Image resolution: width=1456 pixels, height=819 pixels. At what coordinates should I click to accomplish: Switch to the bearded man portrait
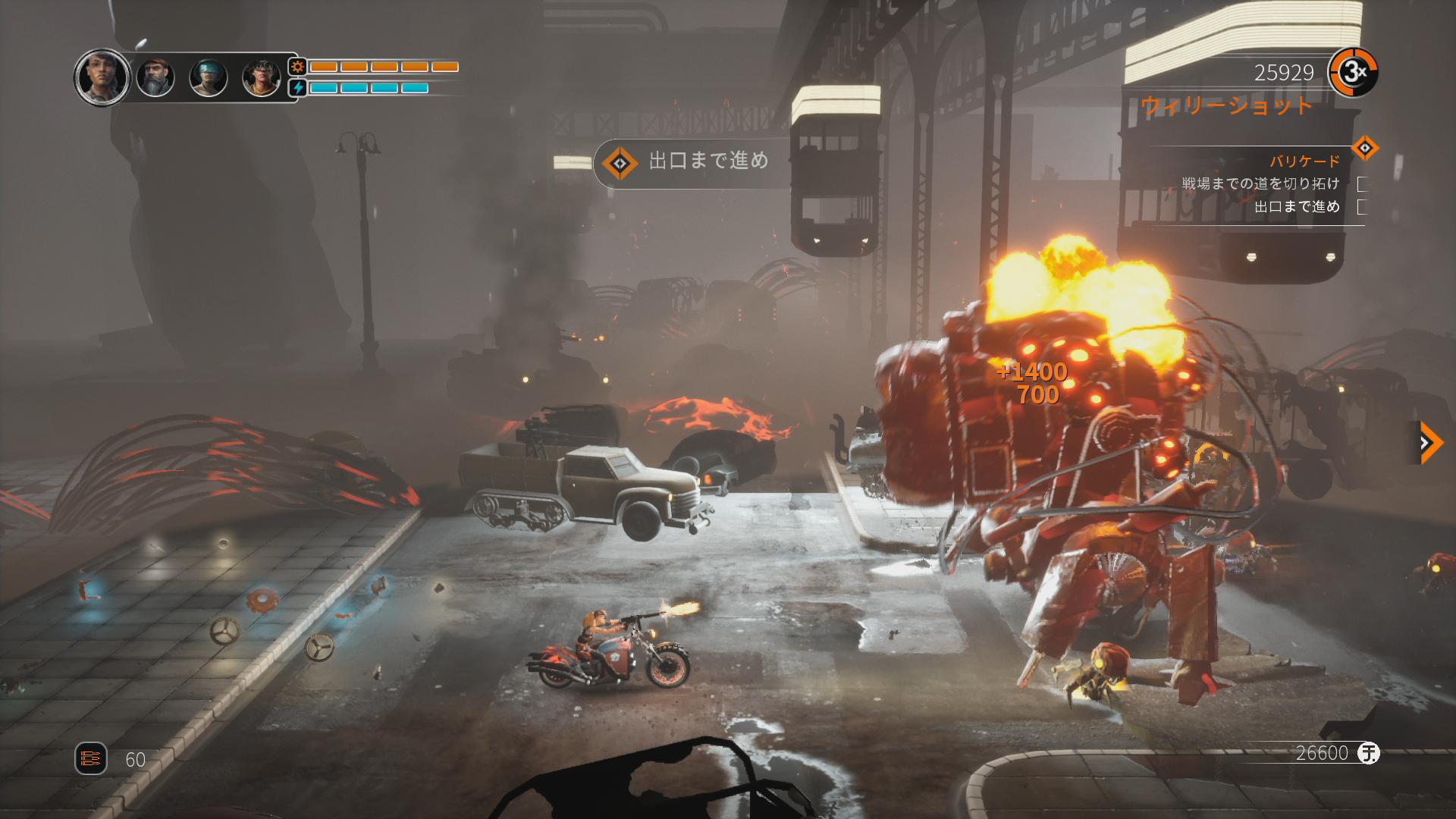point(155,77)
